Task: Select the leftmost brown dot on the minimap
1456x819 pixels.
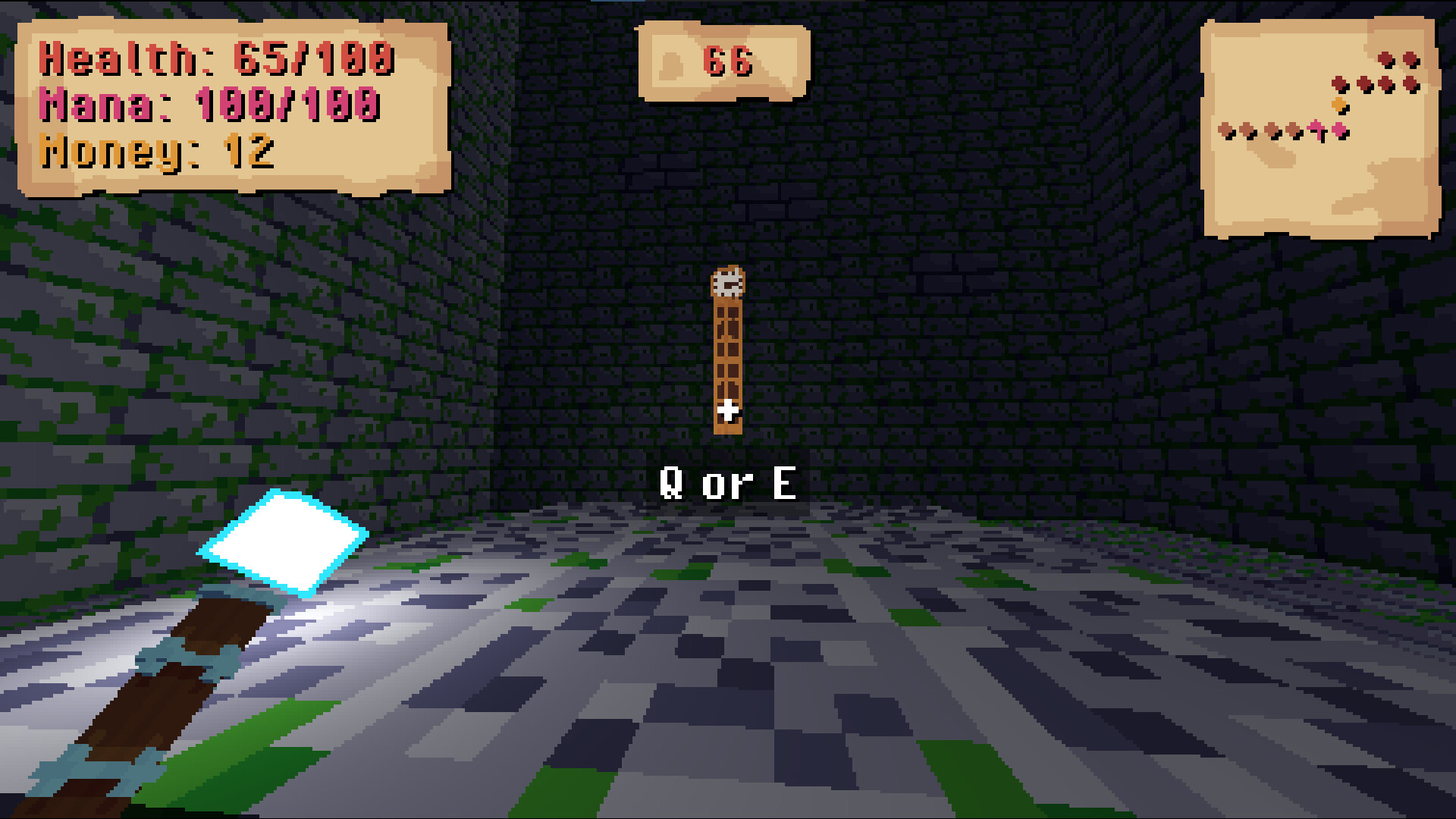Action: click(x=1225, y=130)
